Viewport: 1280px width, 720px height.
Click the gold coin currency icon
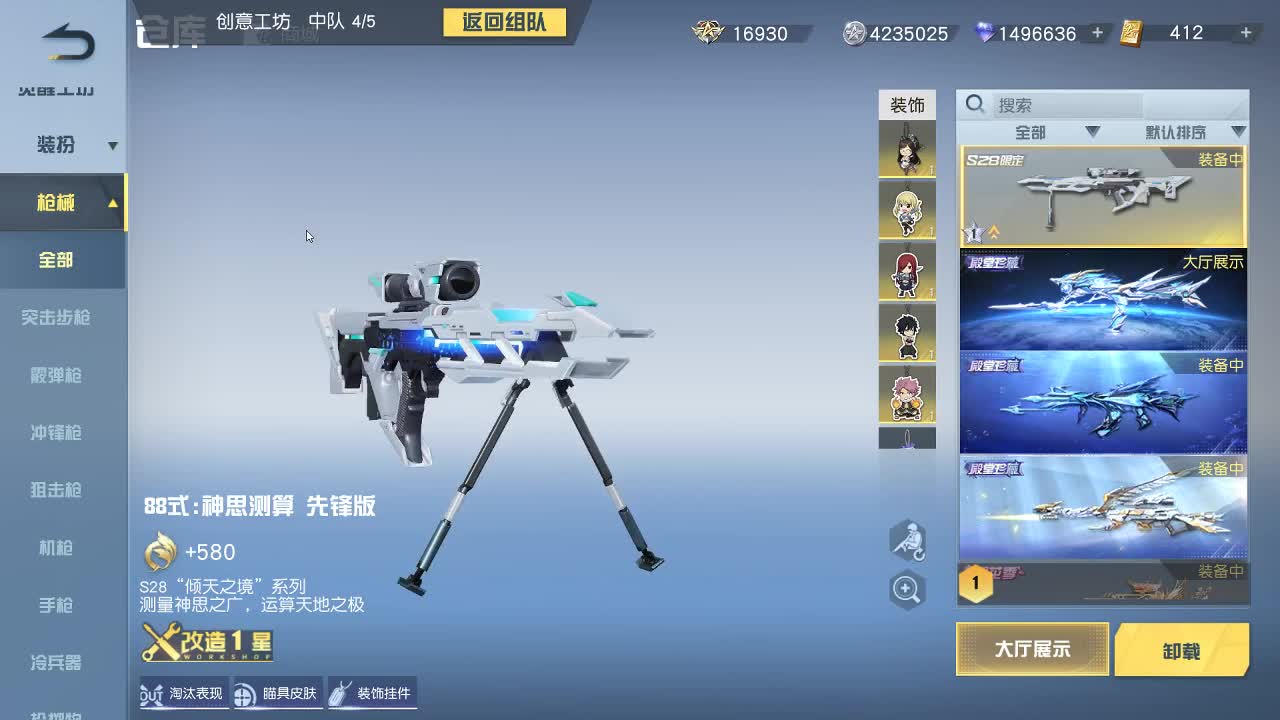point(707,32)
